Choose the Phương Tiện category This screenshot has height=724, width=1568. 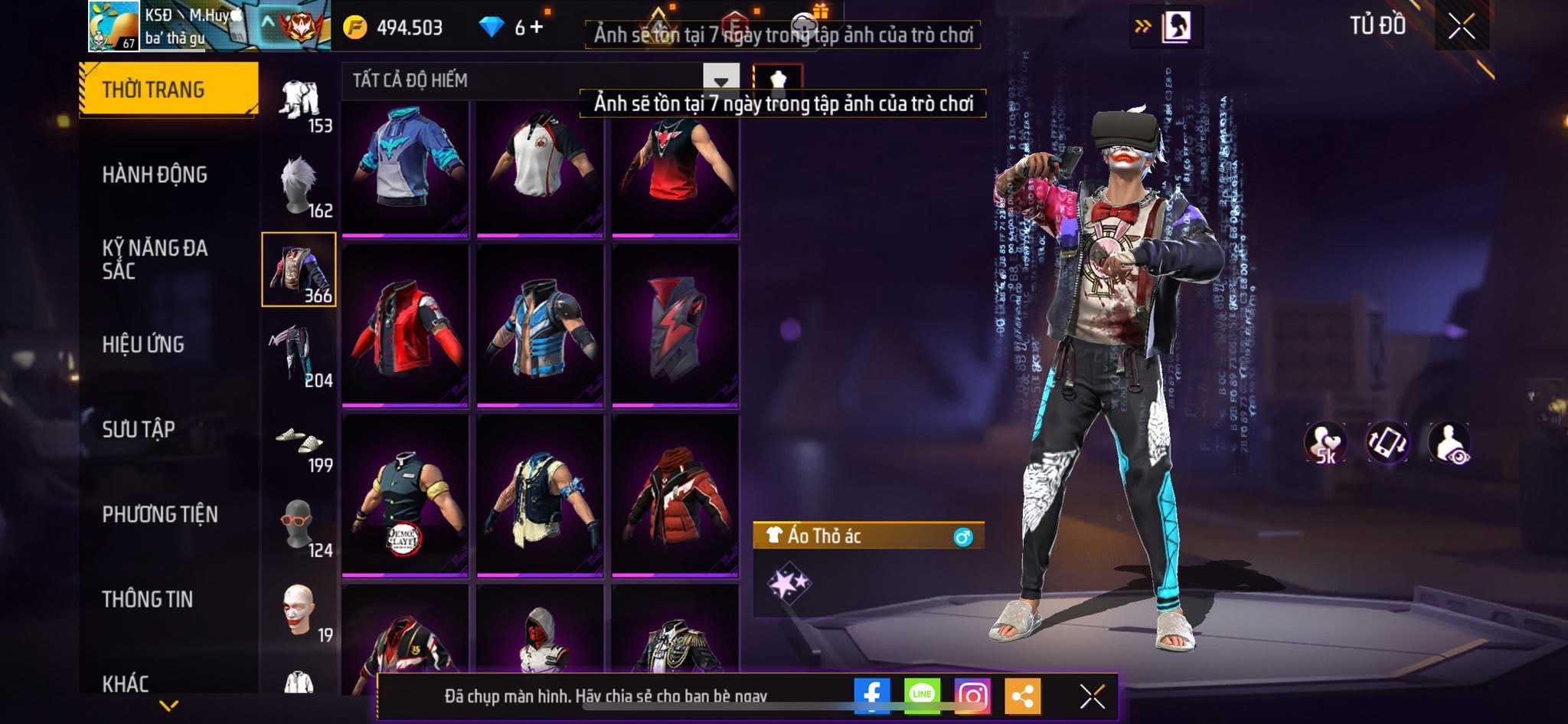click(160, 514)
